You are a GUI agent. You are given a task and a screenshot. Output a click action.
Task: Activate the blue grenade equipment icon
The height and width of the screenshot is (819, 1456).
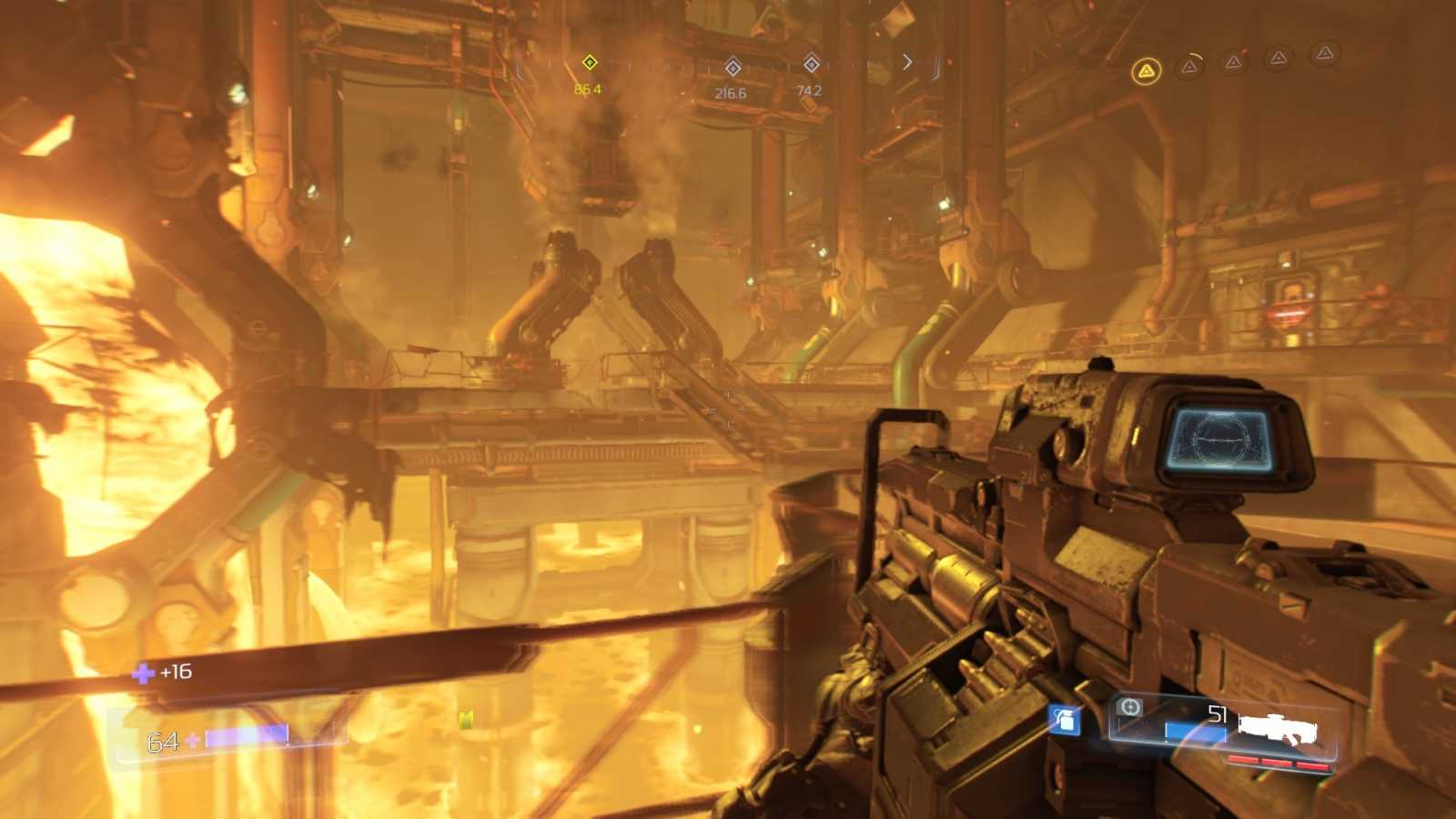point(1063,720)
